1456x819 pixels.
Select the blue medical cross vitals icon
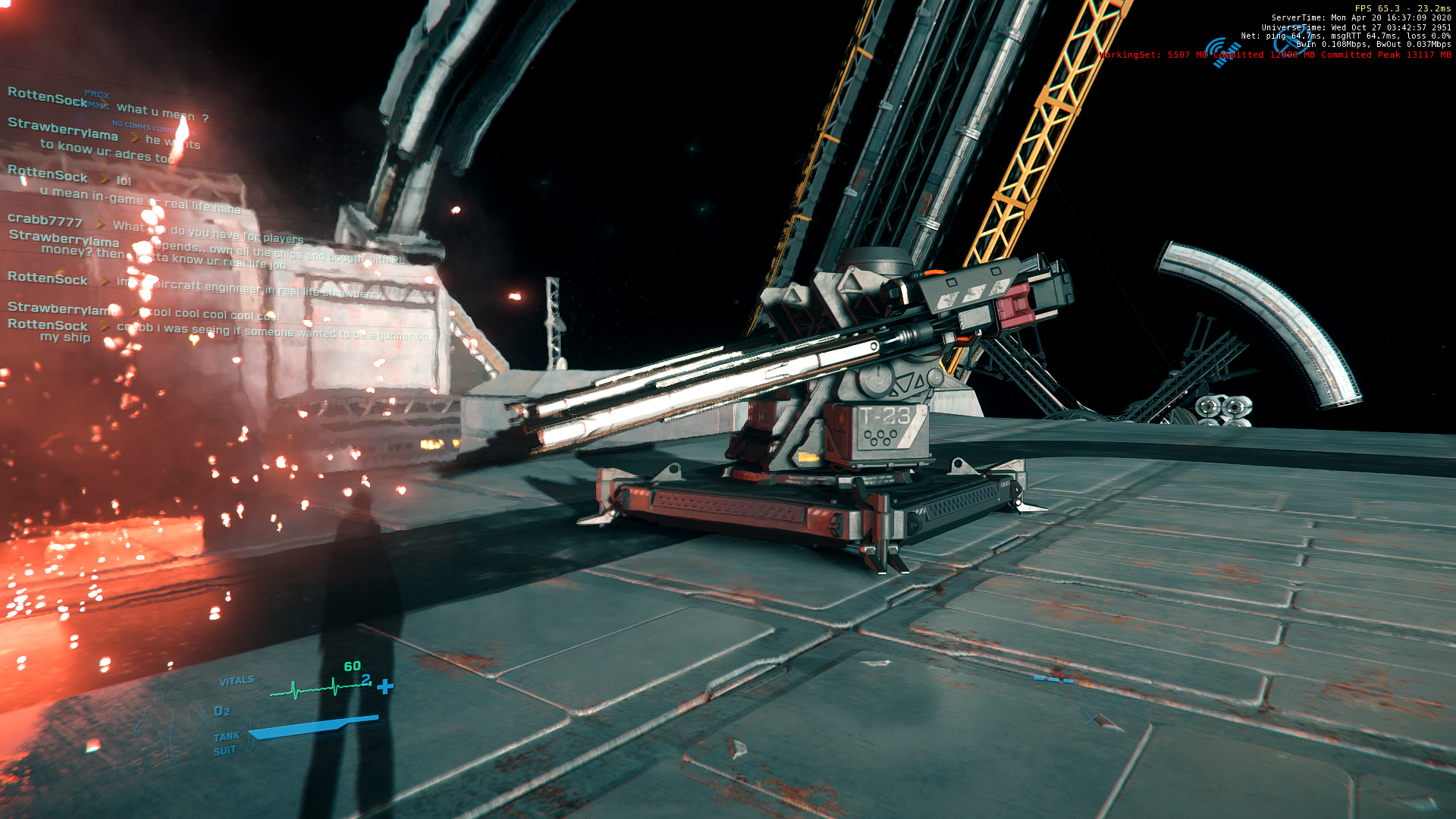click(x=385, y=686)
